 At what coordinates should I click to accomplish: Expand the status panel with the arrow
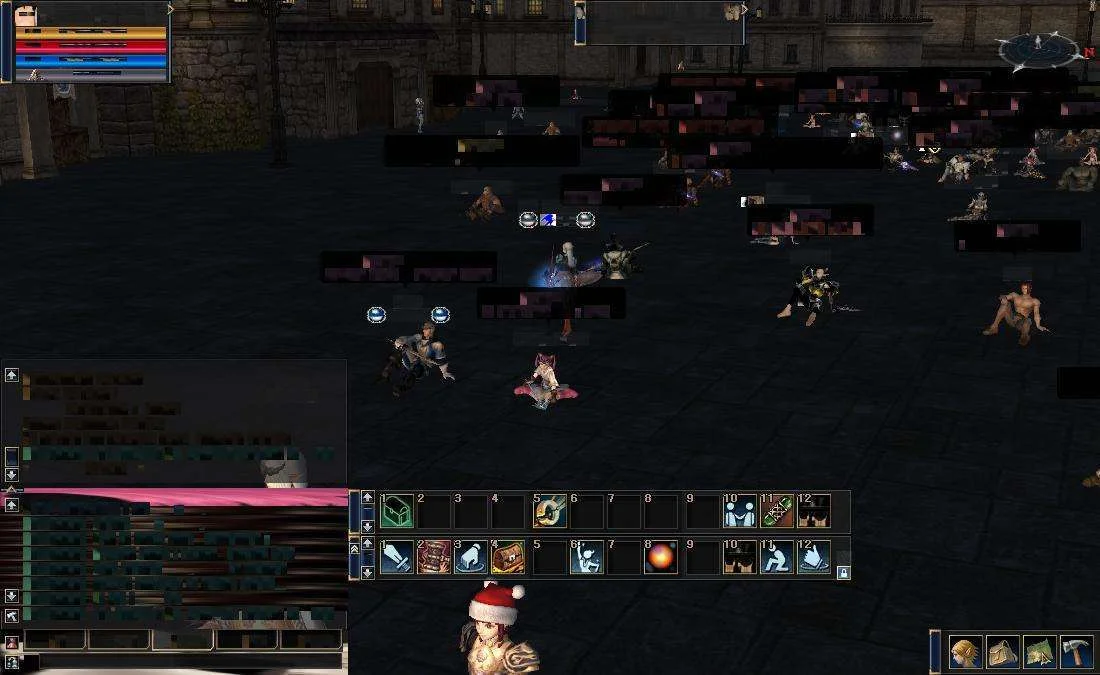click(x=171, y=9)
